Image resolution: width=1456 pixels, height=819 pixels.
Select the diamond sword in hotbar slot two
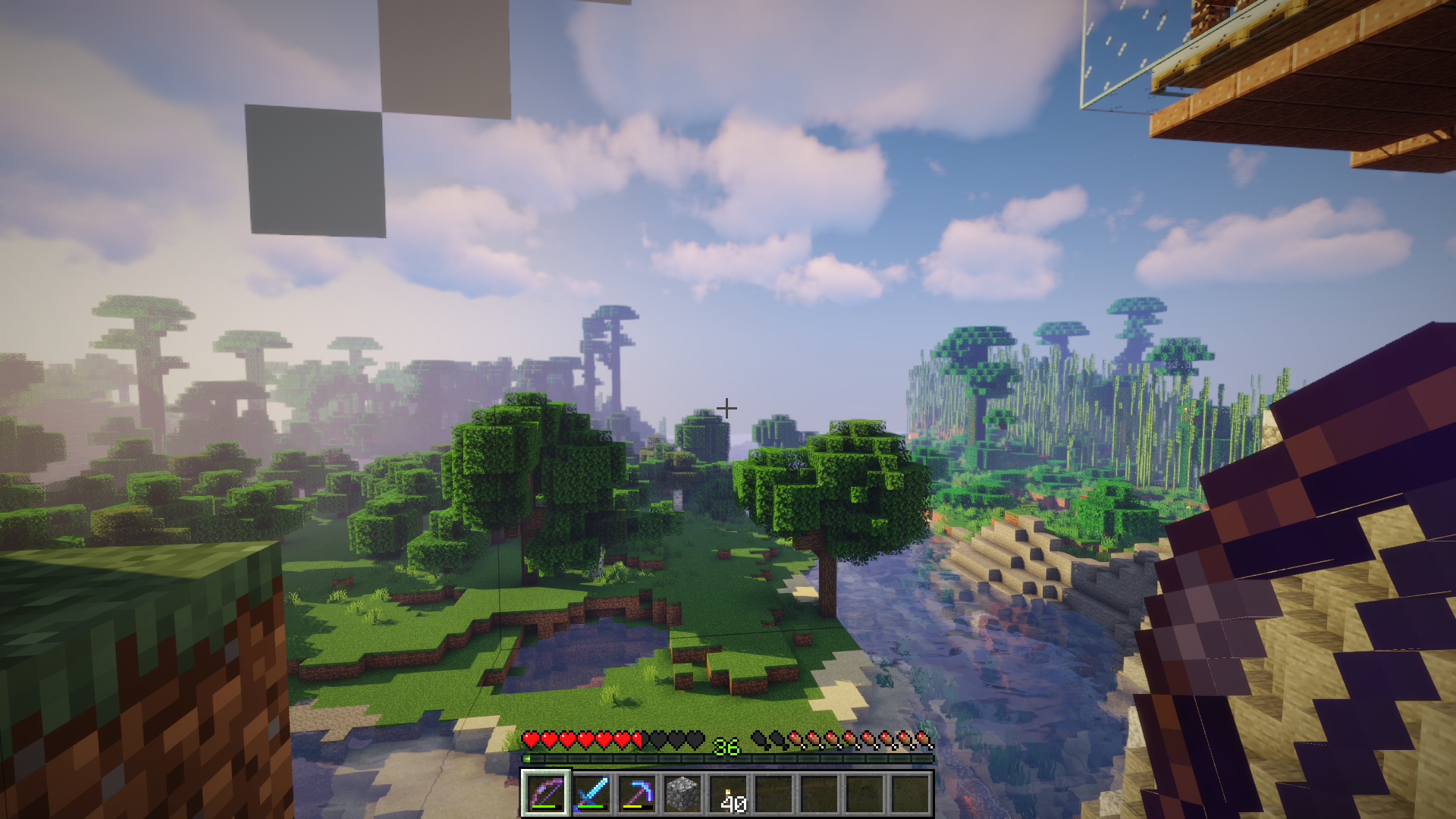[591, 794]
